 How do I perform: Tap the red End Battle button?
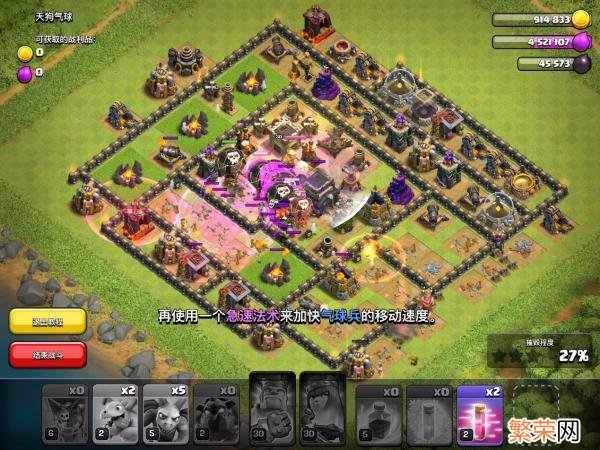[47, 354]
